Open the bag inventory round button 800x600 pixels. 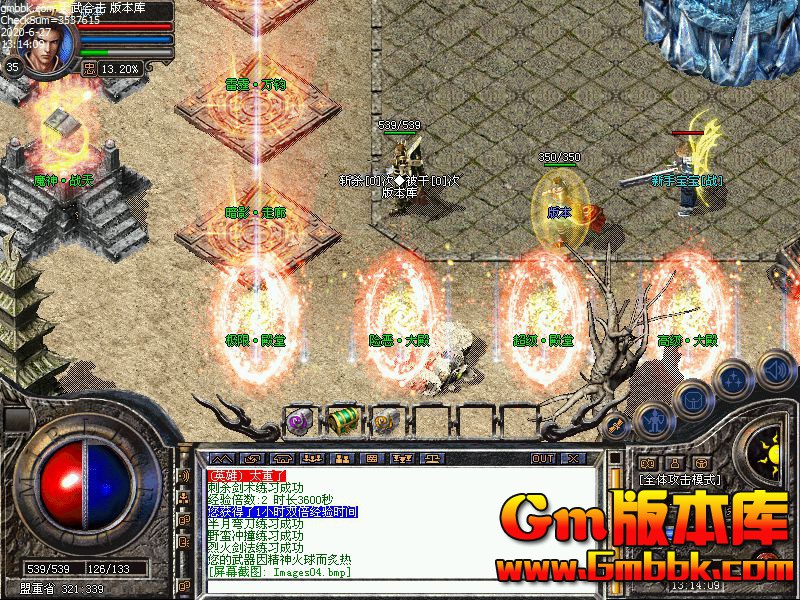pos(692,399)
